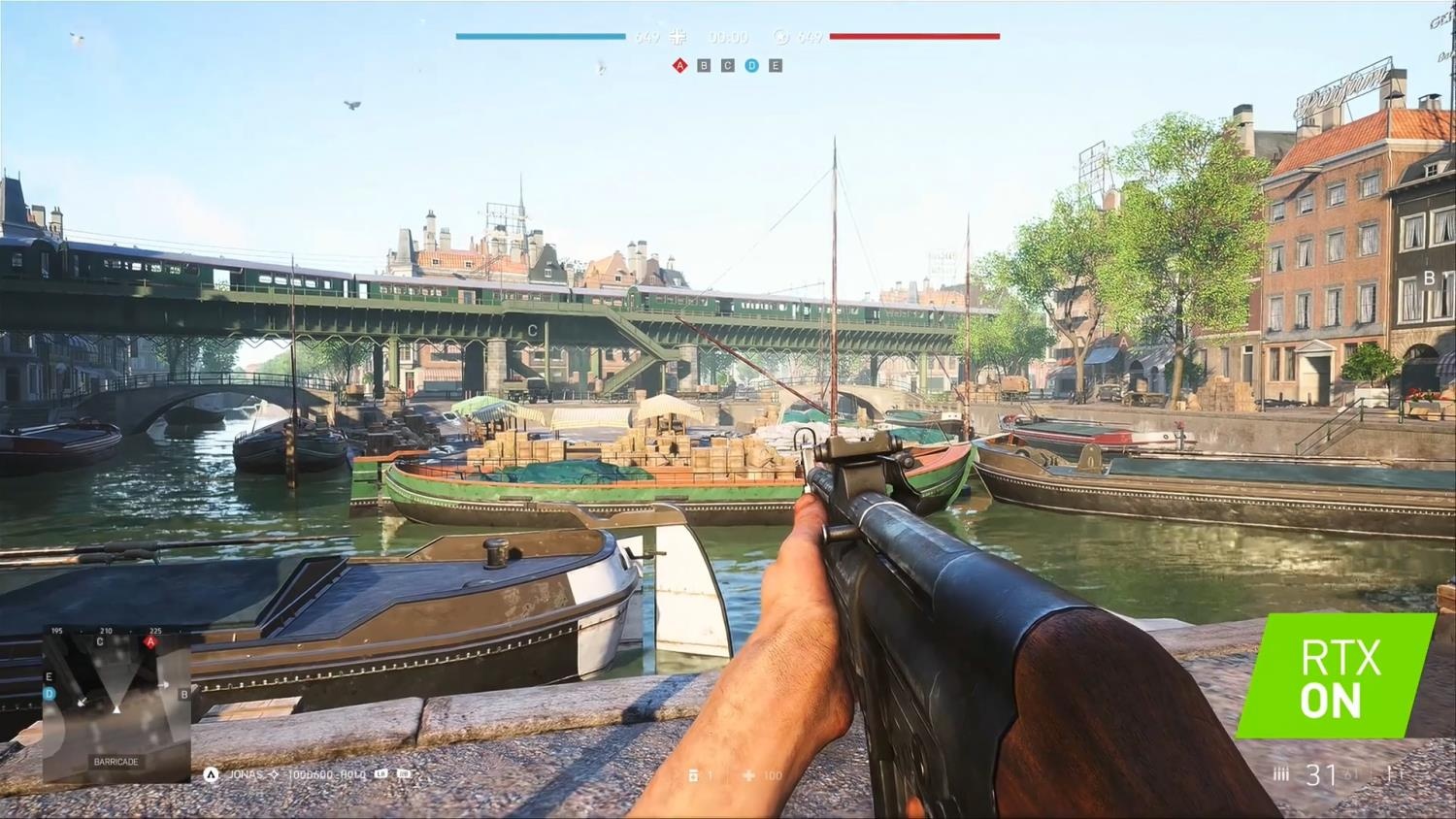The height and width of the screenshot is (819, 1456).
Task: Click the blue D marker on the minimap
Action: coord(50,694)
